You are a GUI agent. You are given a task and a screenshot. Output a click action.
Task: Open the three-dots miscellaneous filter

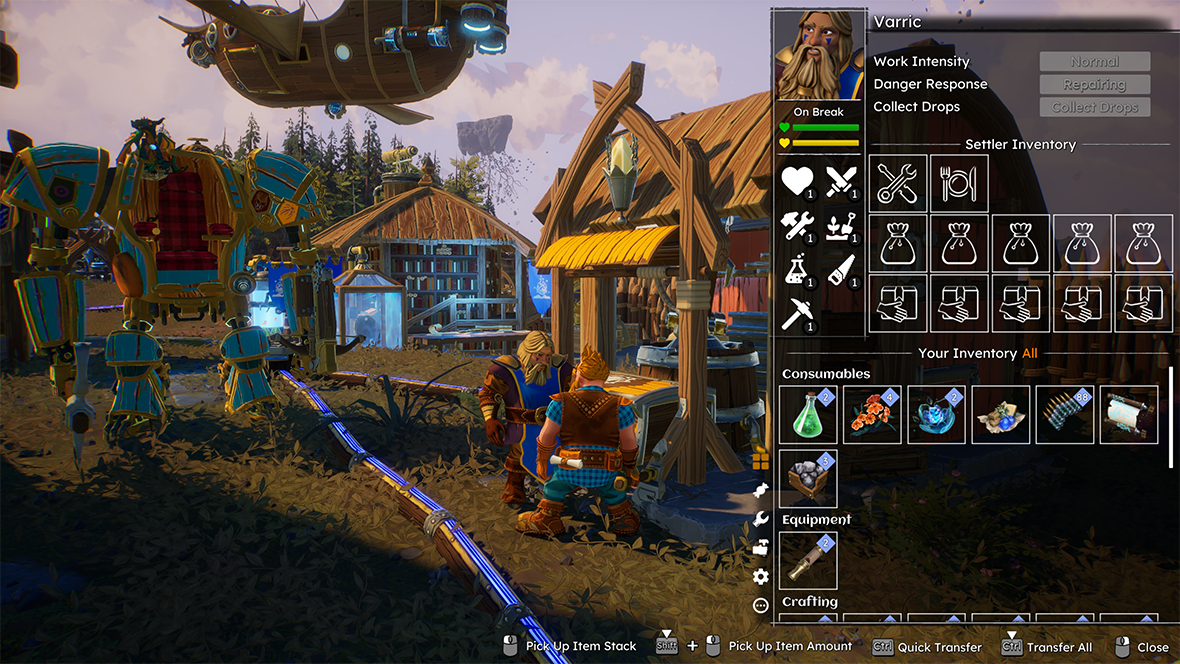[760, 605]
